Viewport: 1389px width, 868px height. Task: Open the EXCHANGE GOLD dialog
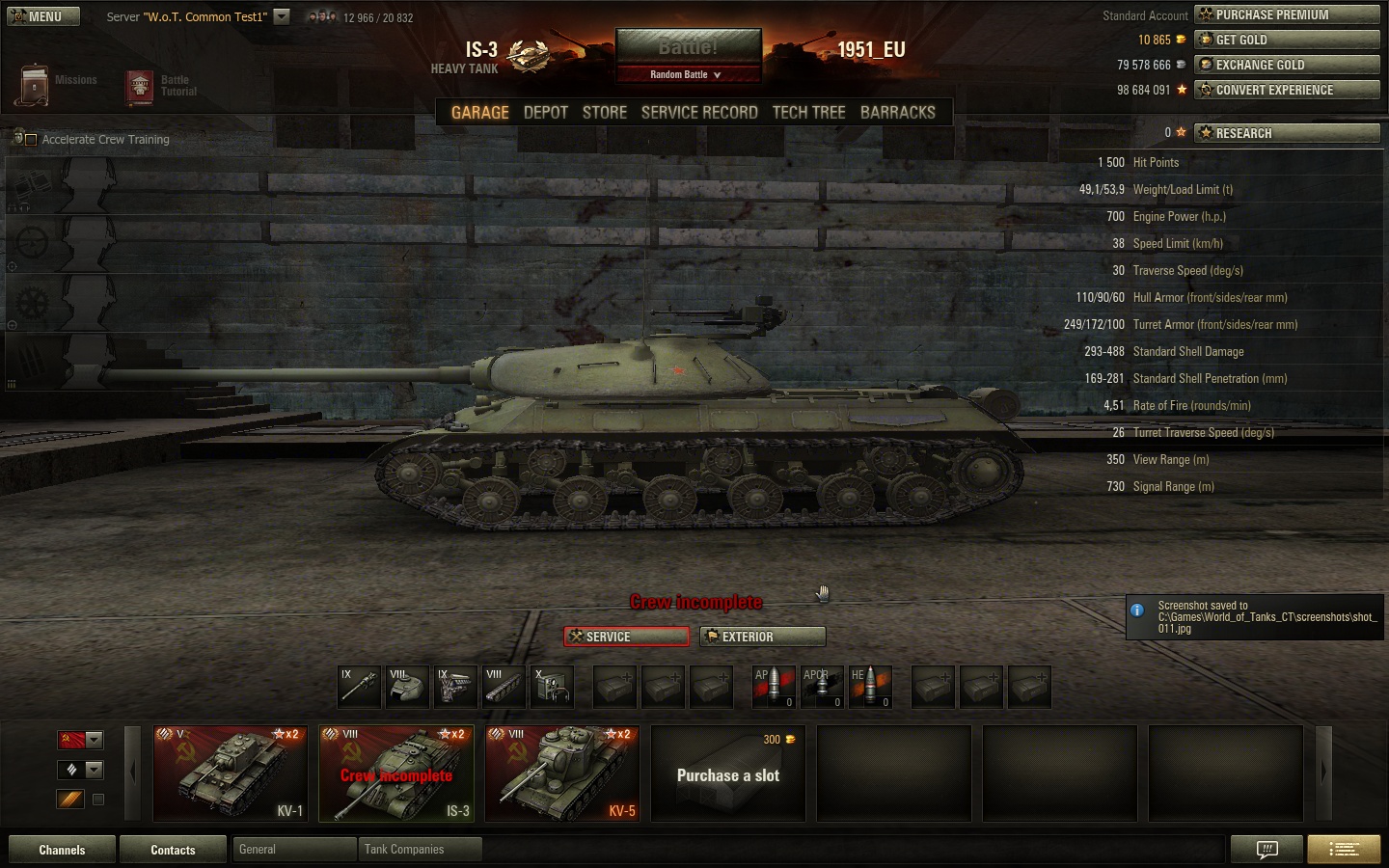(1287, 65)
